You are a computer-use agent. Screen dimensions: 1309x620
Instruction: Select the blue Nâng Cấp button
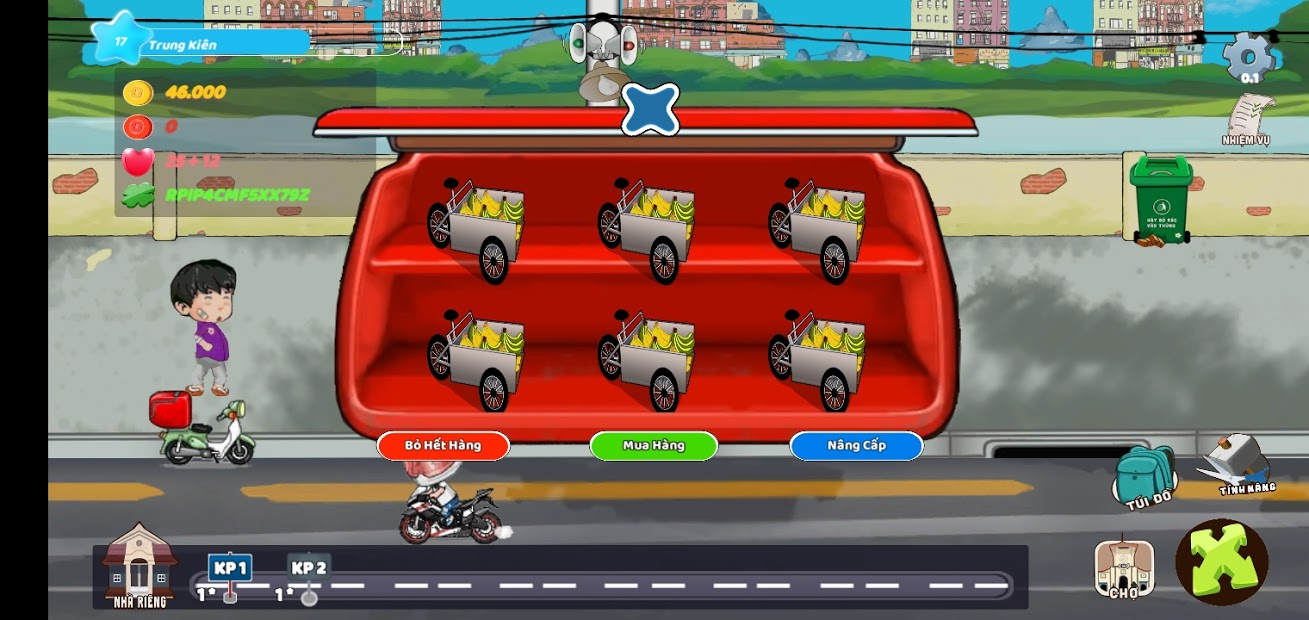coord(856,445)
